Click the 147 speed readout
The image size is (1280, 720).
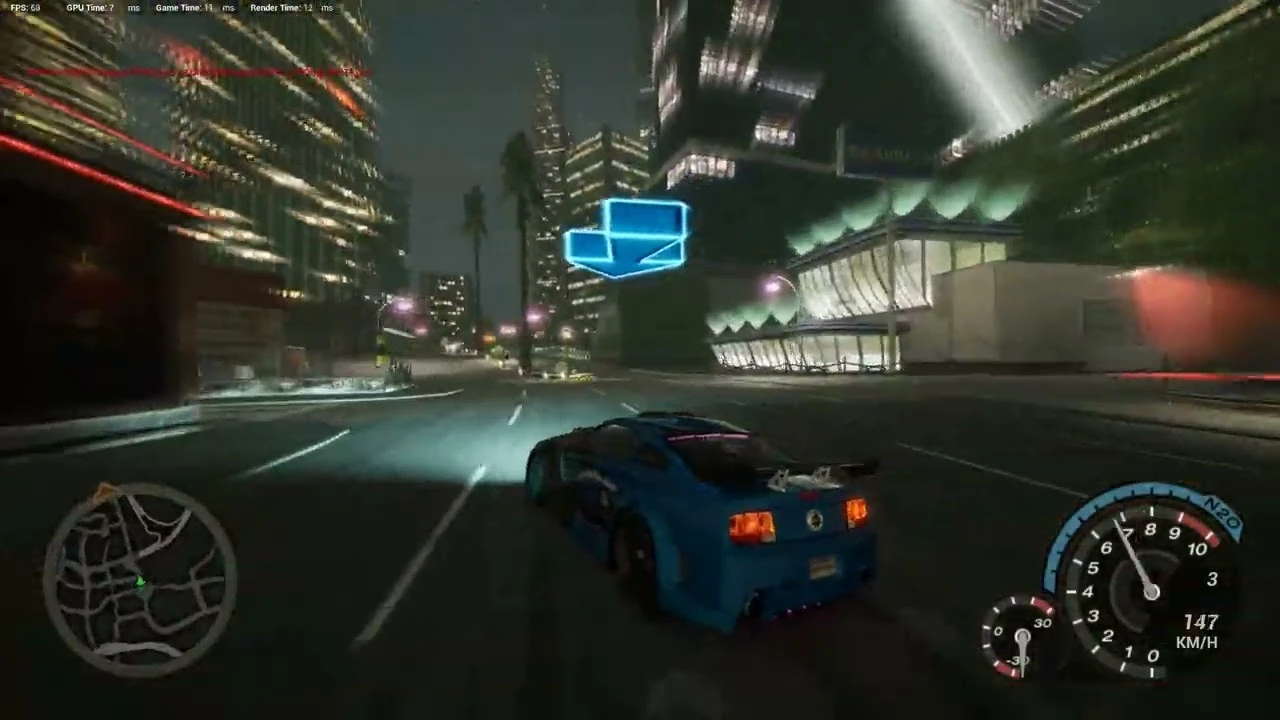point(1200,622)
